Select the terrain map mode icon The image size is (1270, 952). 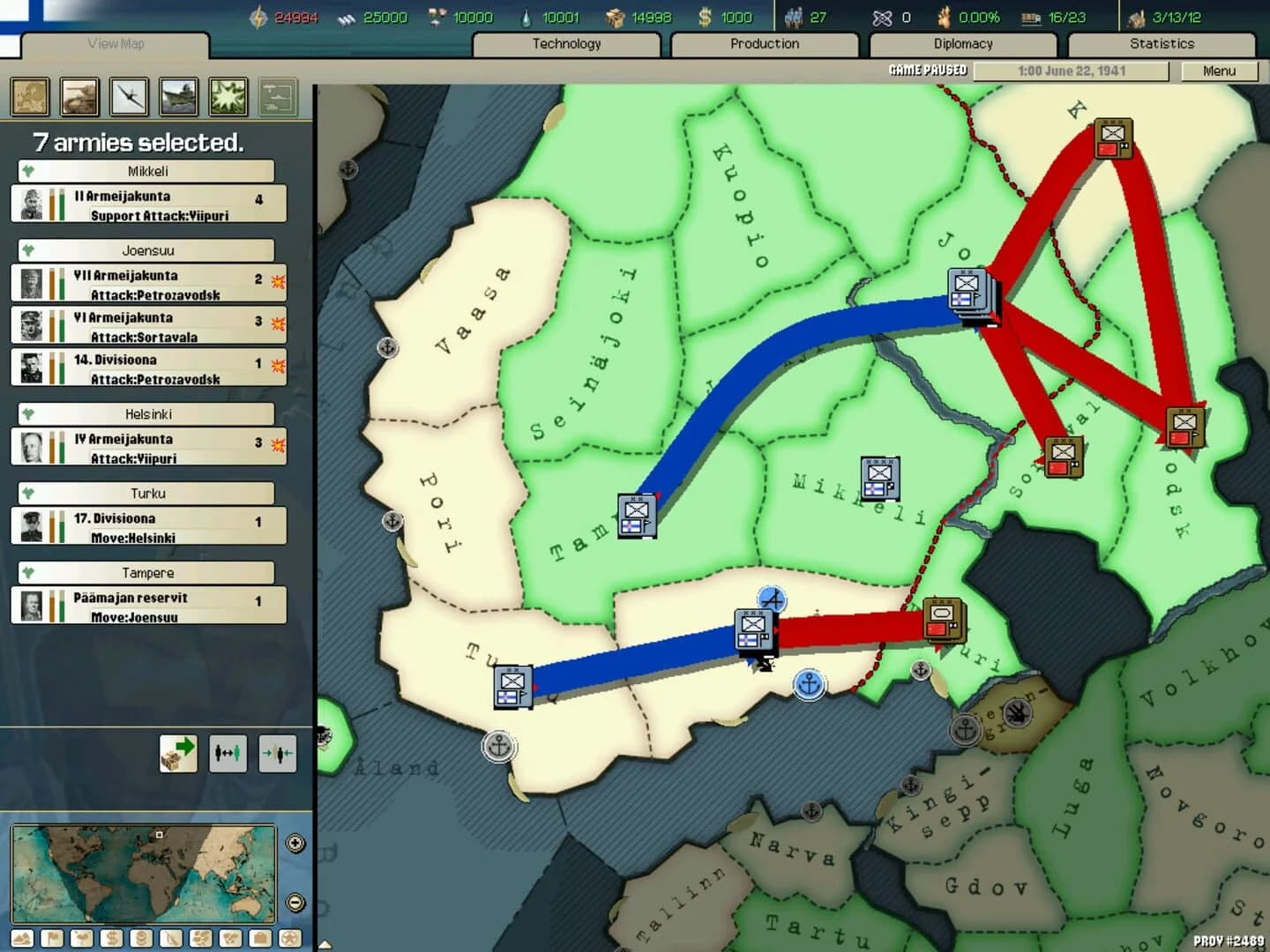click(22, 938)
